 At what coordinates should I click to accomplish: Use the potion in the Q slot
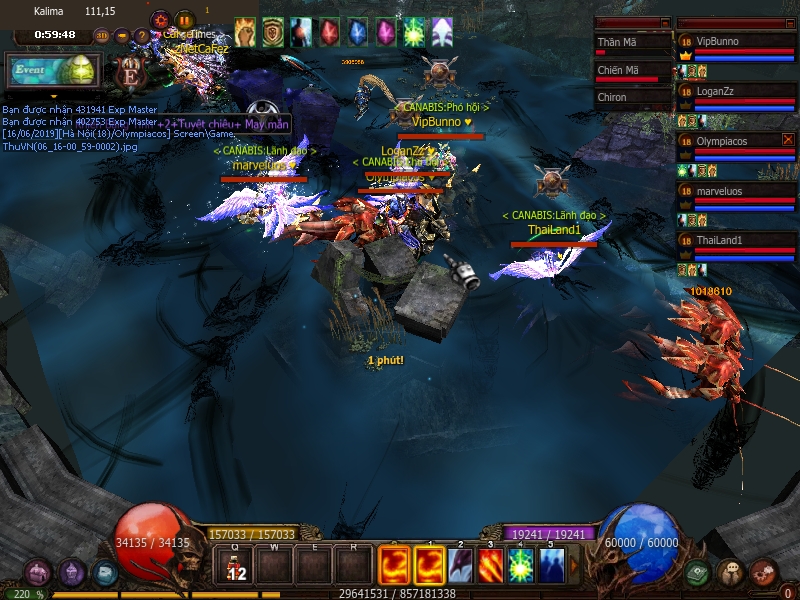click(236, 567)
